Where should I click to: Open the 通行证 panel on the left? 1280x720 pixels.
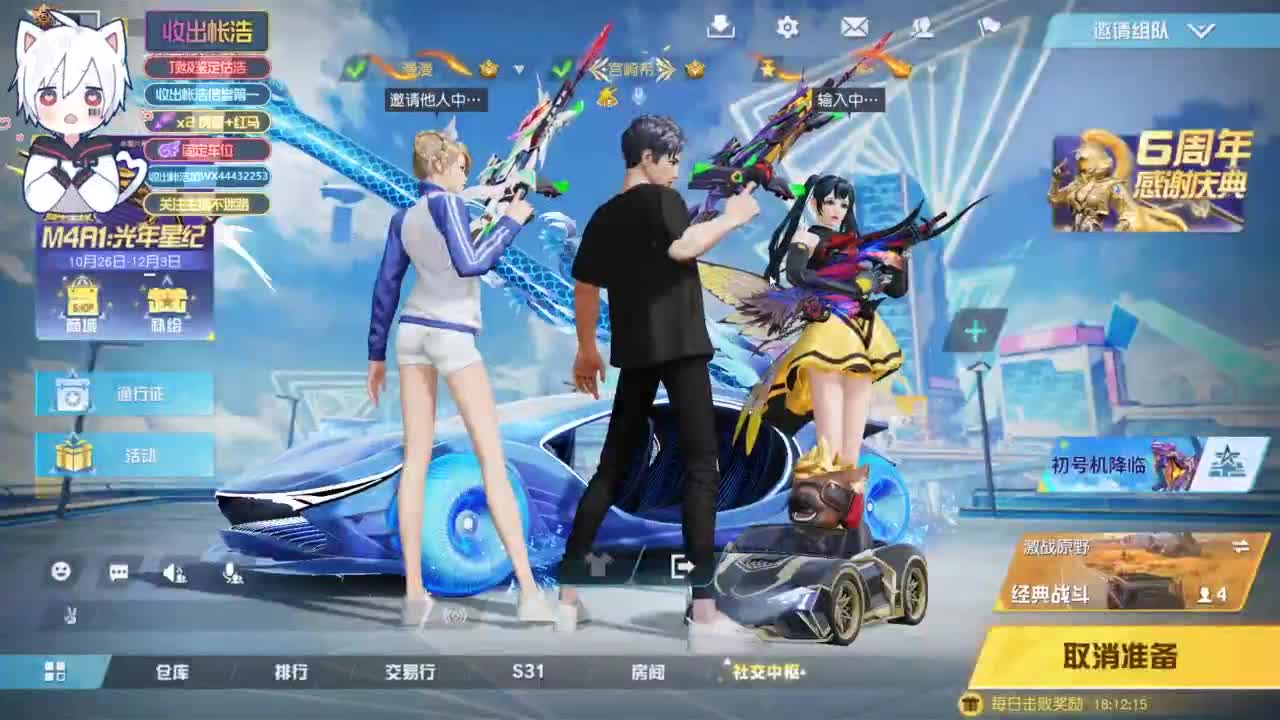pyautogui.click(x=125, y=394)
